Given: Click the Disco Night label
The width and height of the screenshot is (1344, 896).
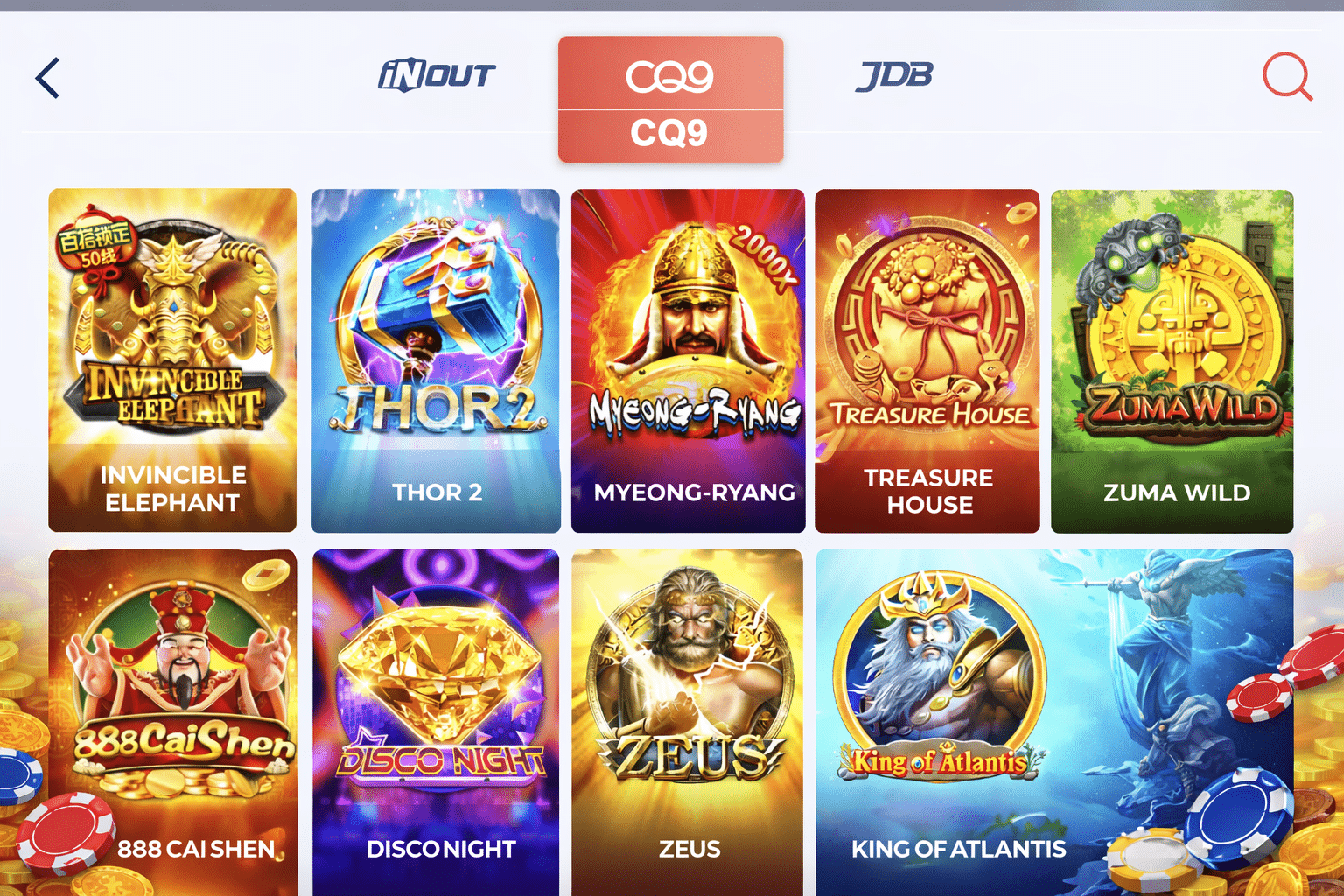Looking at the screenshot, I should 440,847.
